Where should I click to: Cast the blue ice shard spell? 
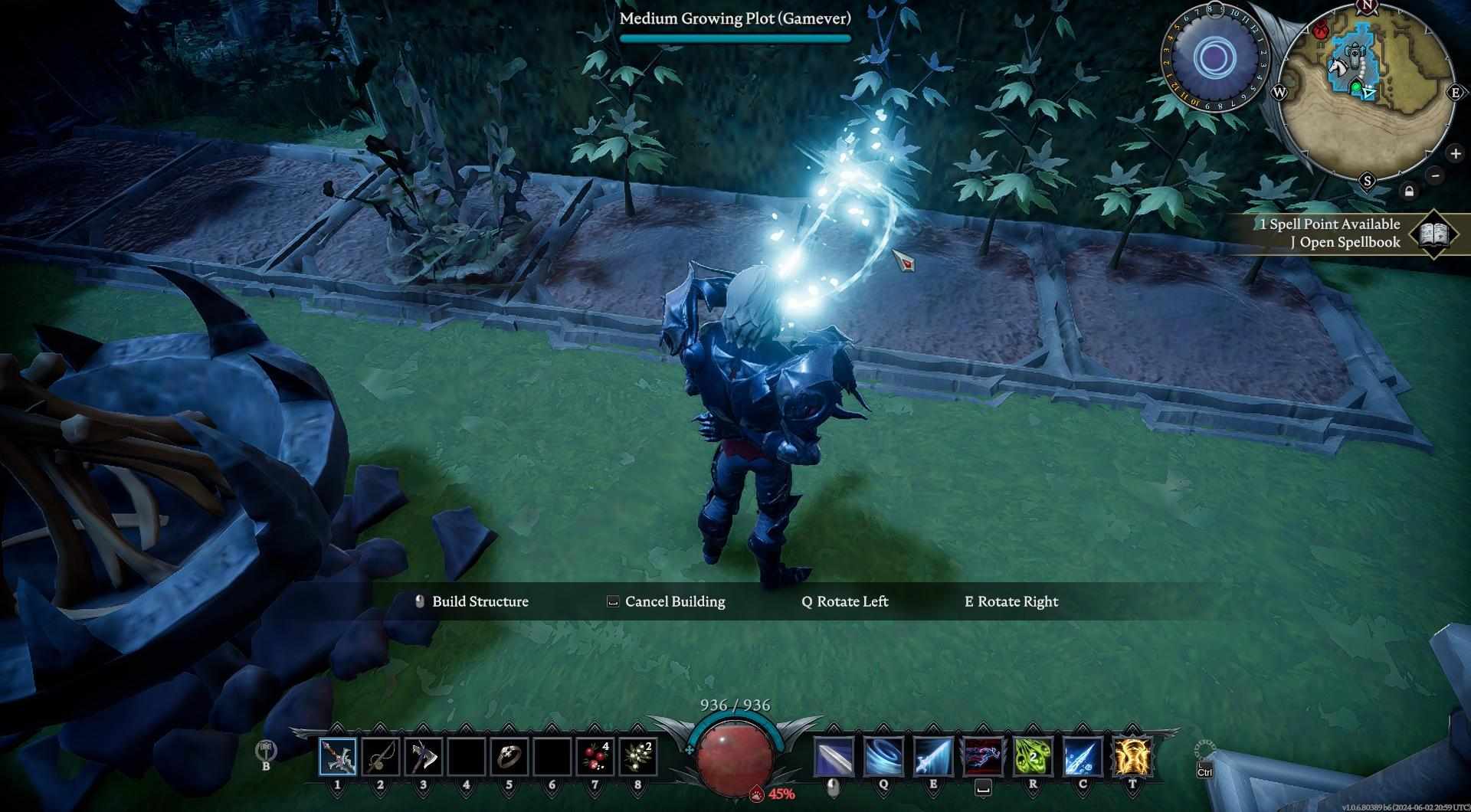click(x=1083, y=757)
